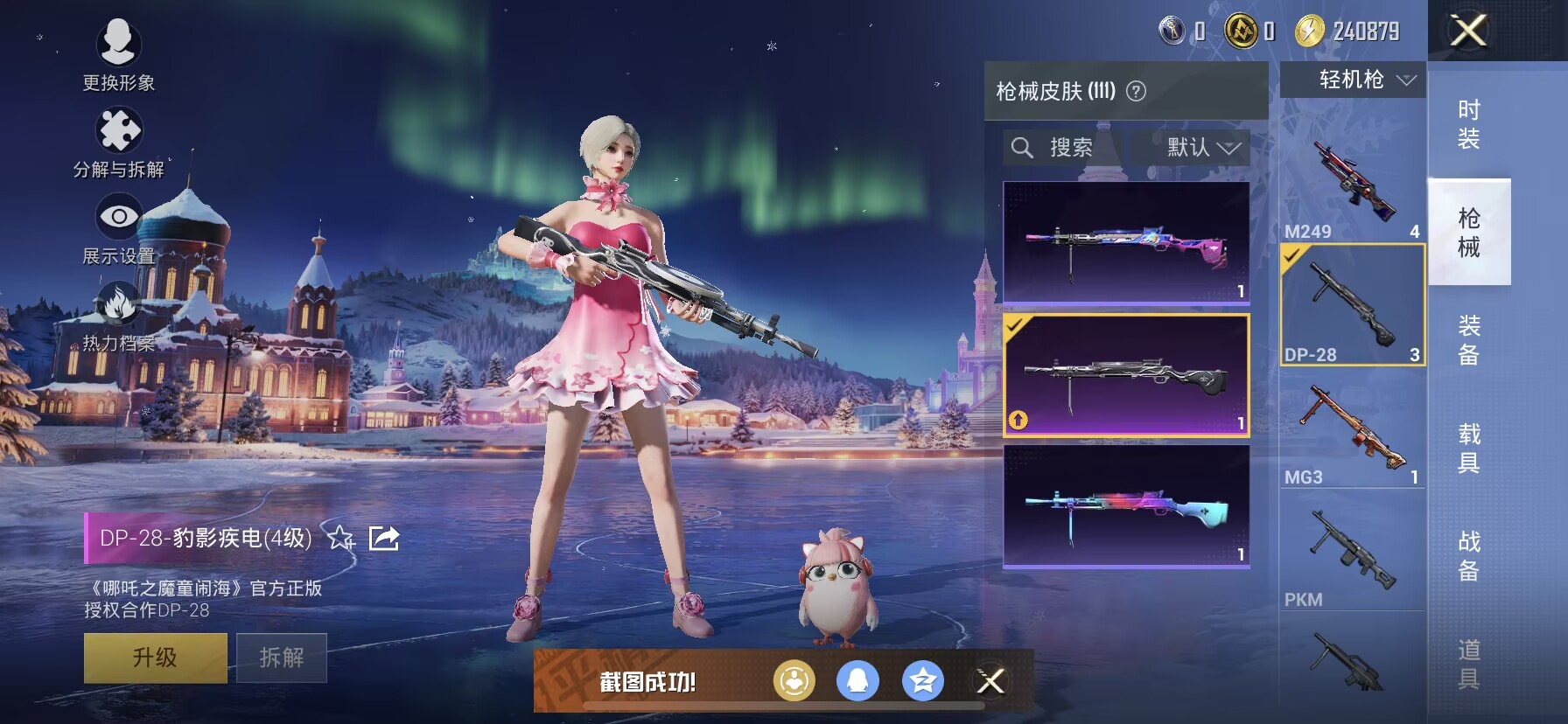Viewport: 1568px width, 724px height.
Task: Show help for 枪械皮肤 question mark
Action: [1136, 91]
